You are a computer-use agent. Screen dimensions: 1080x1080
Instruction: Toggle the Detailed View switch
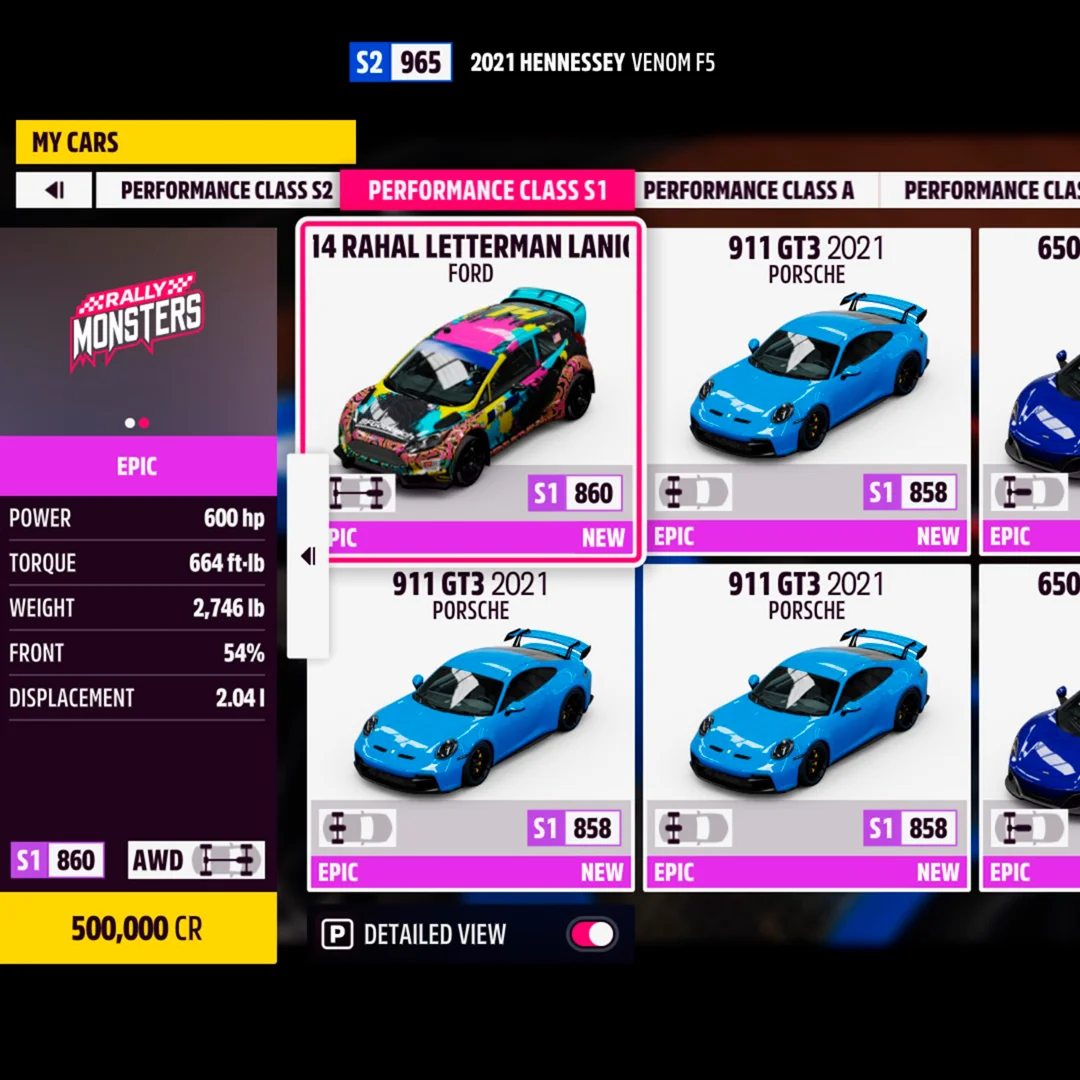point(592,935)
